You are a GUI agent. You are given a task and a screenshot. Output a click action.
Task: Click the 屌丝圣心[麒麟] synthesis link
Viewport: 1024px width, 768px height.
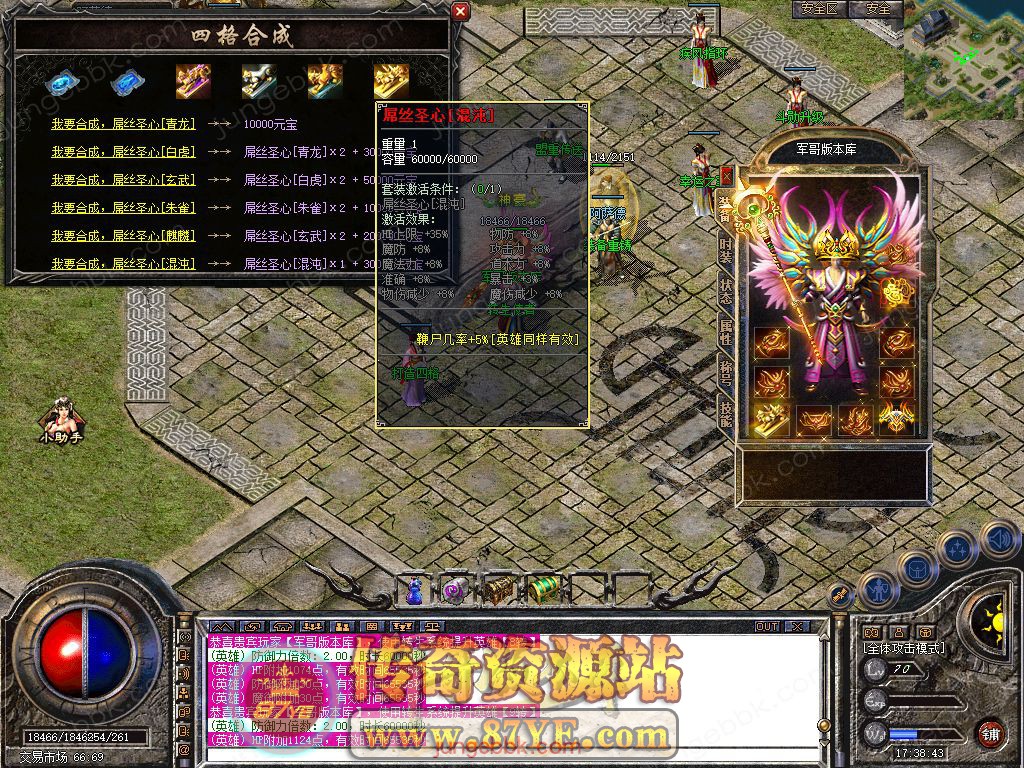pos(123,236)
